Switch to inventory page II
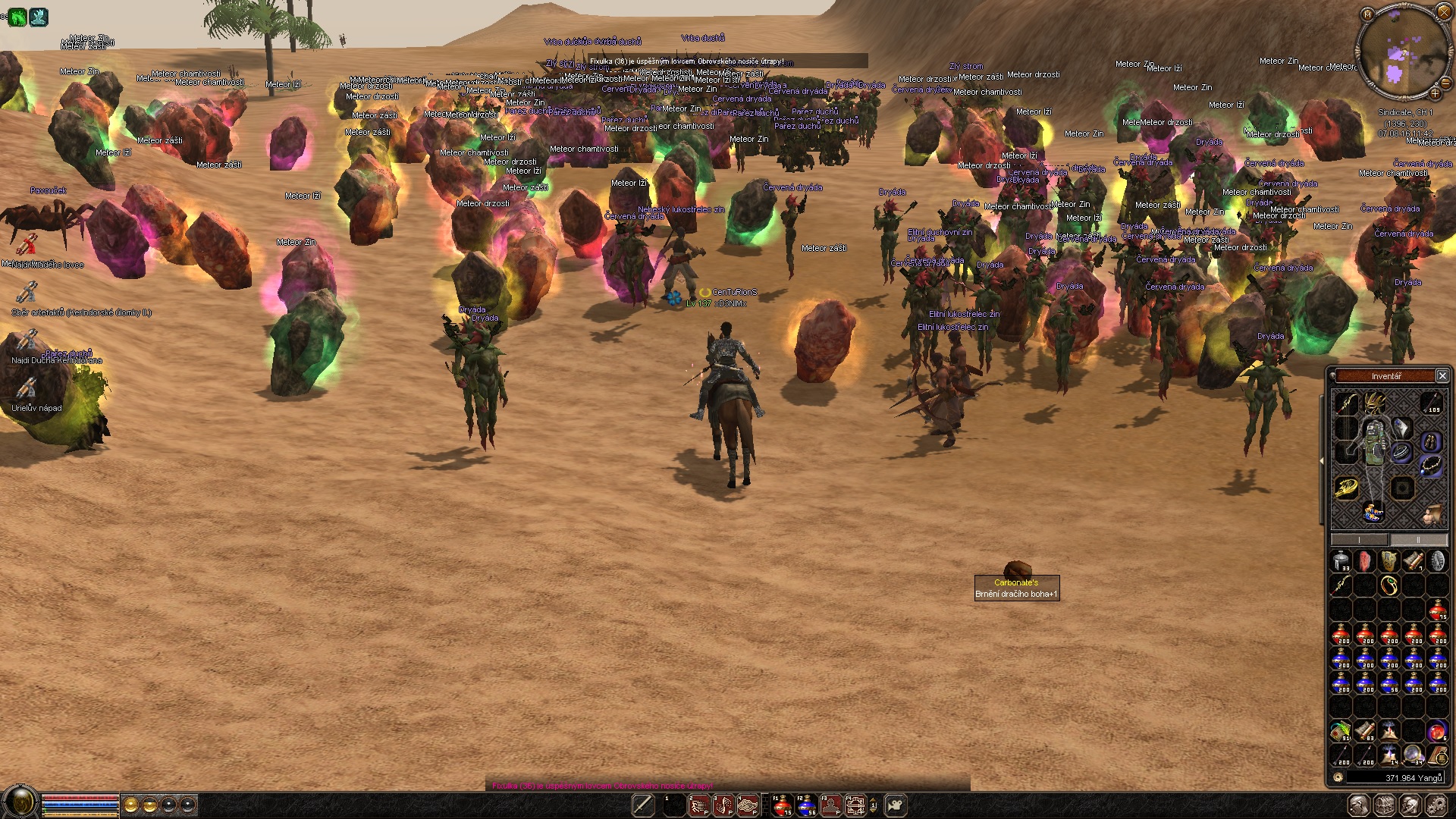Image resolution: width=1456 pixels, height=819 pixels. (x=1417, y=540)
